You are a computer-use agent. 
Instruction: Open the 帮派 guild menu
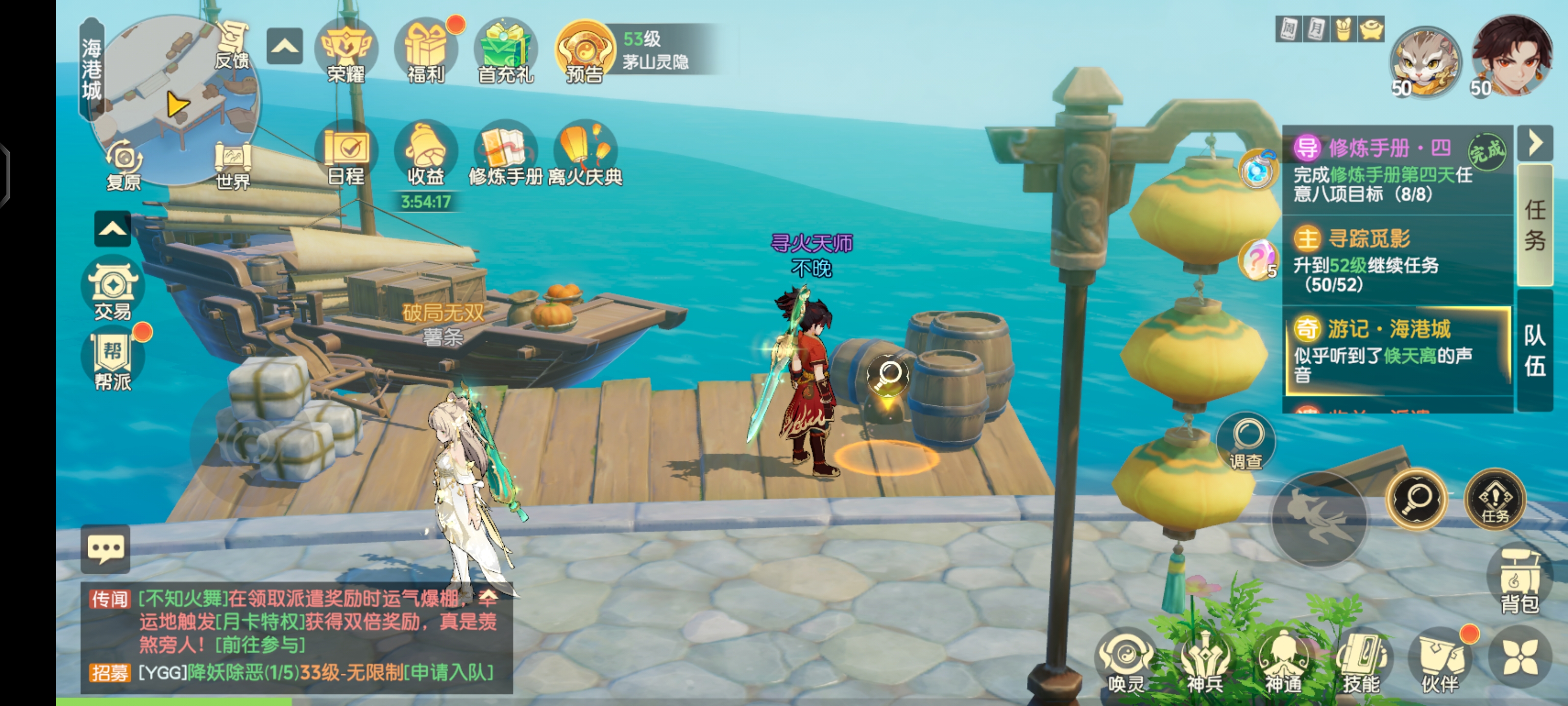(x=113, y=359)
